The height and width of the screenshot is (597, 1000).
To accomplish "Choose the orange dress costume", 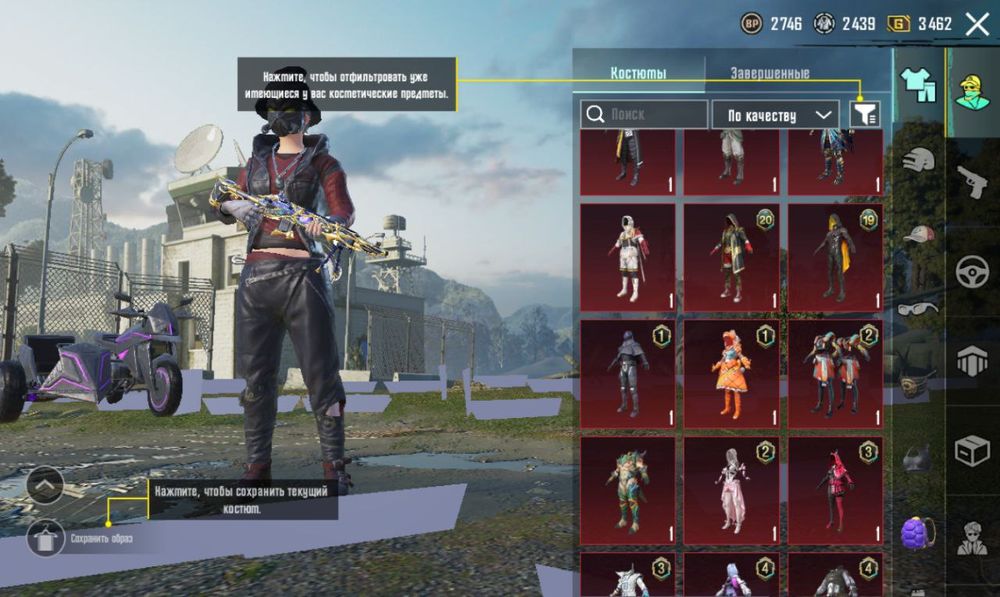I will [731, 374].
